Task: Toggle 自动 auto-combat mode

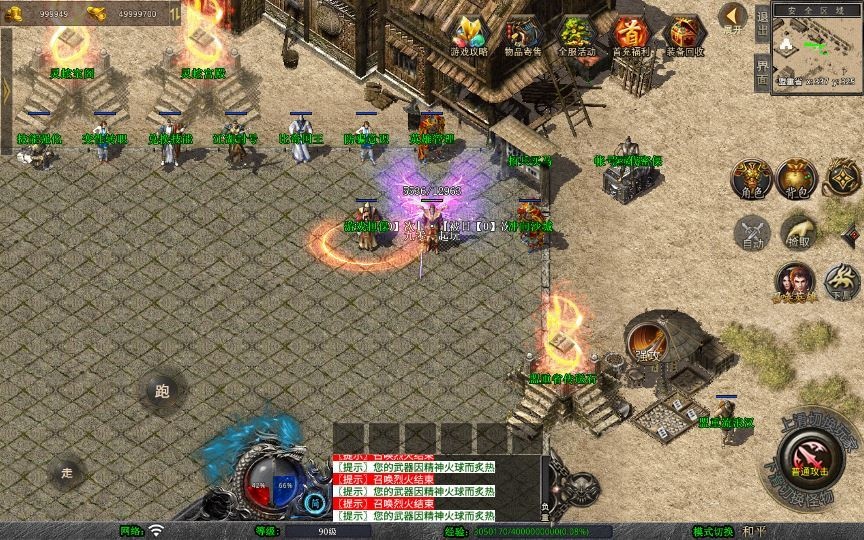Action: [750, 232]
